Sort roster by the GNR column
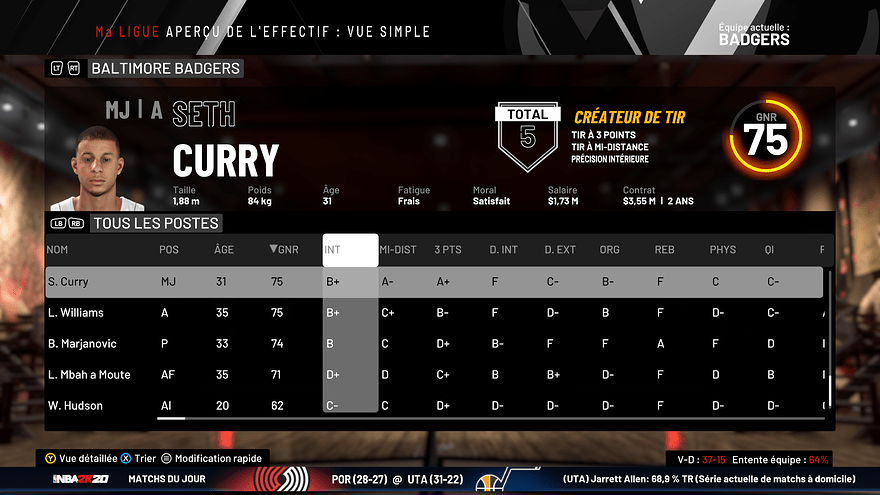The image size is (880, 495). pos(284,250)
